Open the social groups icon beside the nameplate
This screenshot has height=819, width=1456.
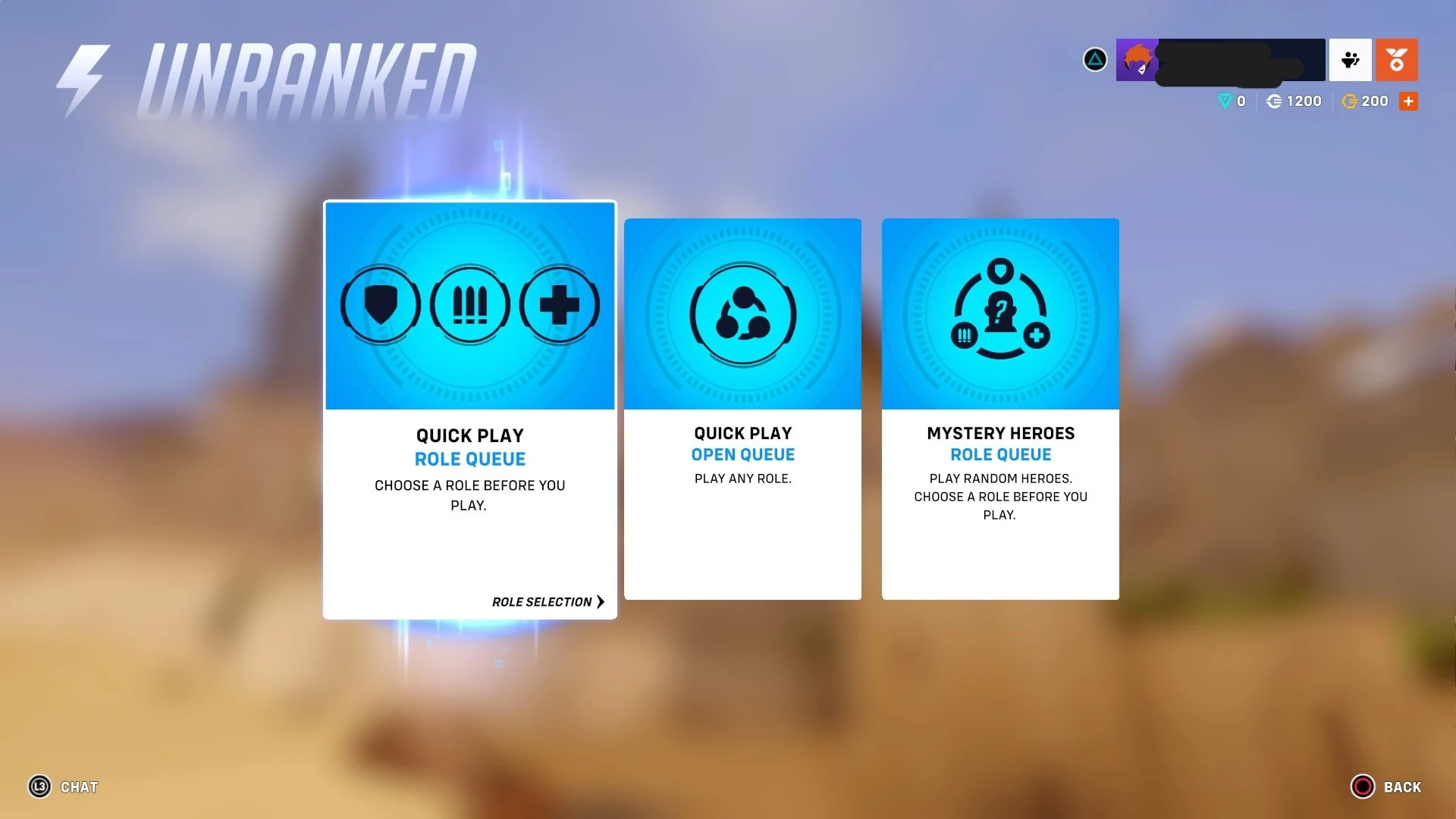(1350, 60)
